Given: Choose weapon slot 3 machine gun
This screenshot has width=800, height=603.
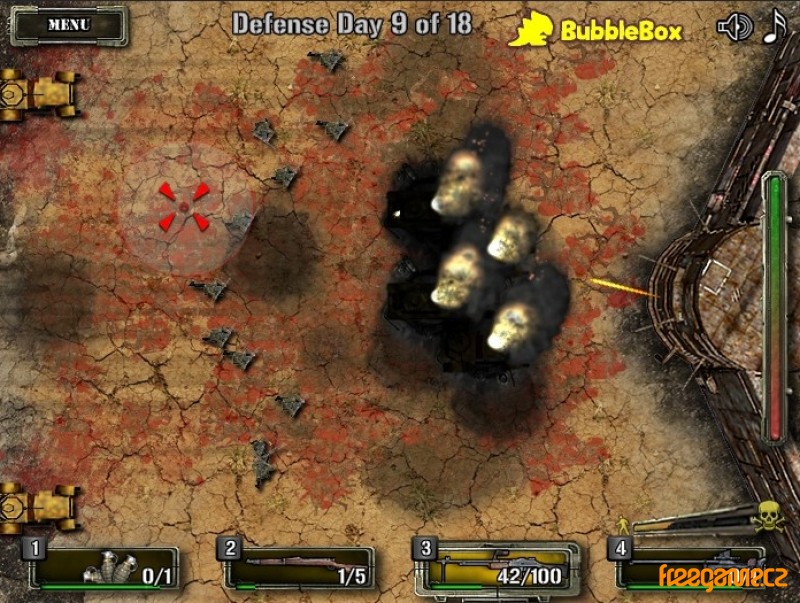Looking at the screenshot, I should click(x=497, y=568).
